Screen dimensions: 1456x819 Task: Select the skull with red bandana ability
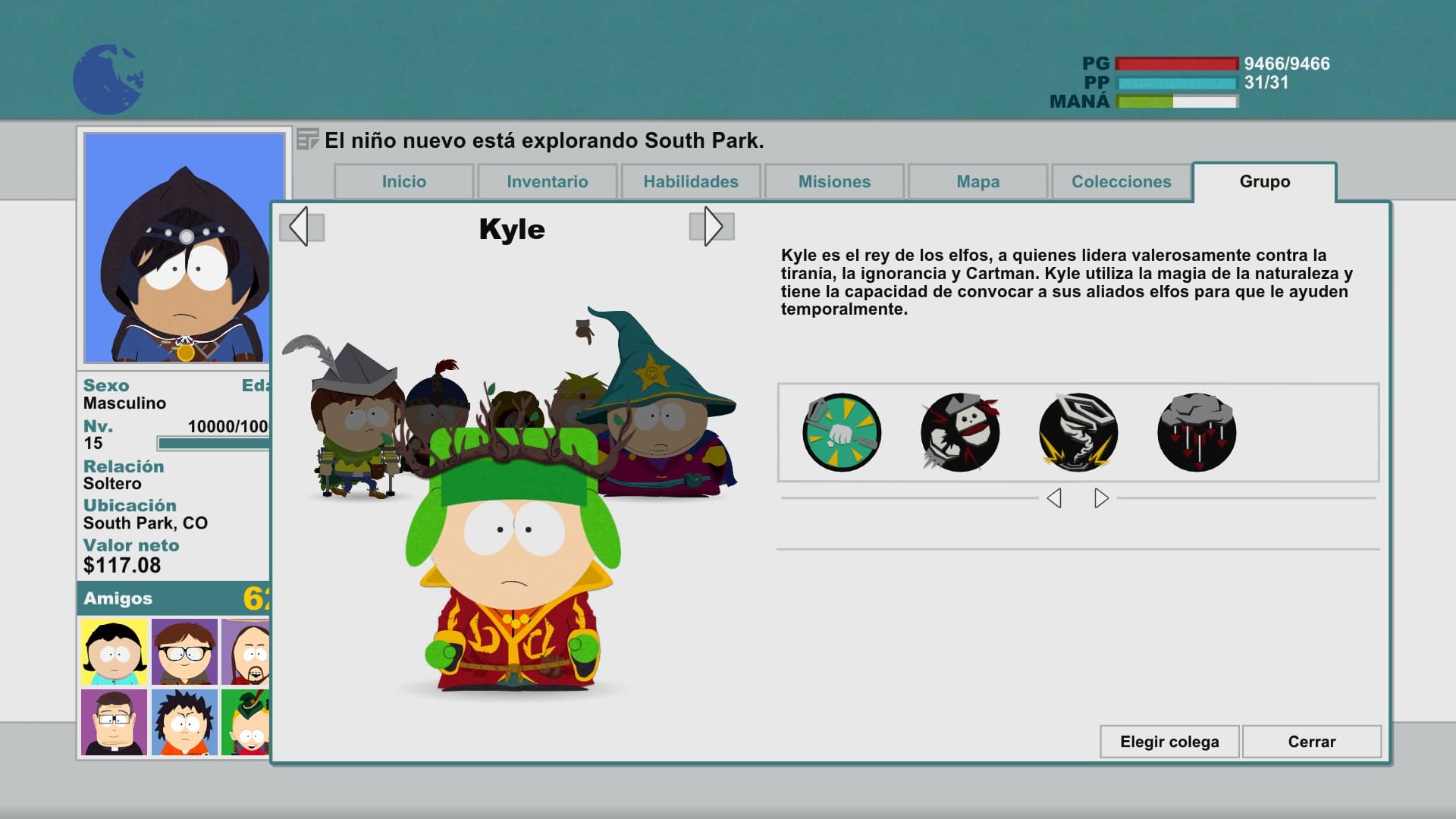pos(960,432)
